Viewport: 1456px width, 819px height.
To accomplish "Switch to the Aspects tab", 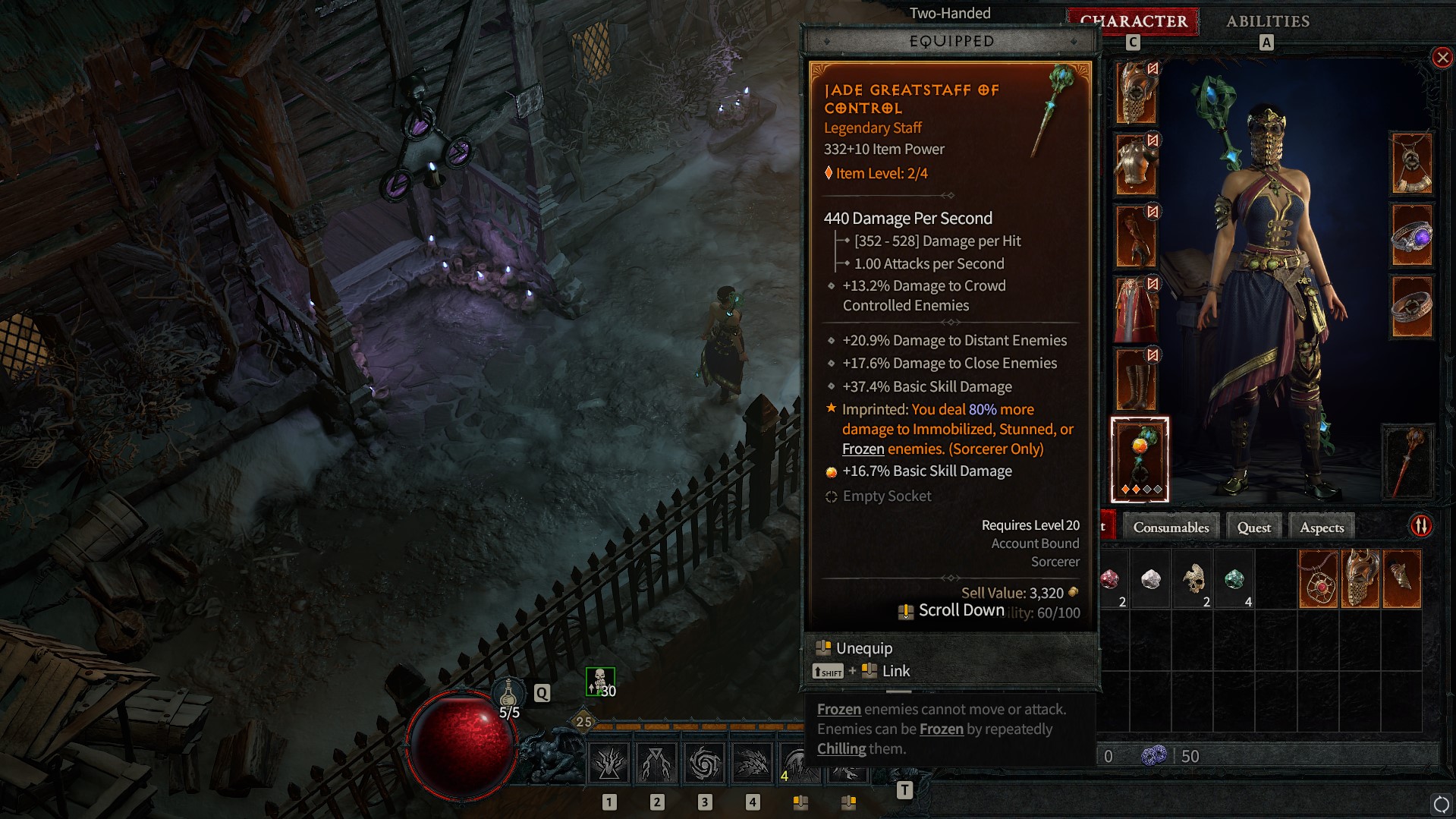I will pos(1321,526).
